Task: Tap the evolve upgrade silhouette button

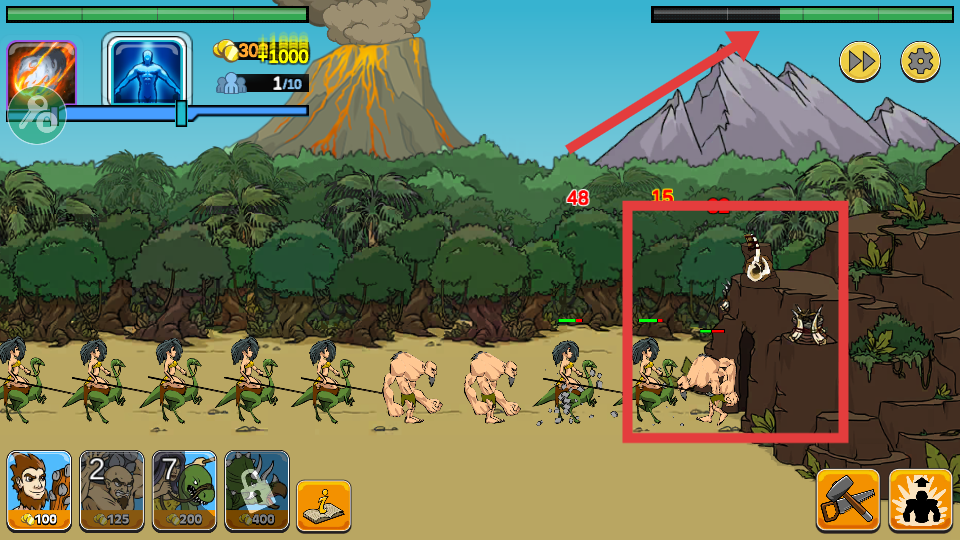Action: point(920,499)
